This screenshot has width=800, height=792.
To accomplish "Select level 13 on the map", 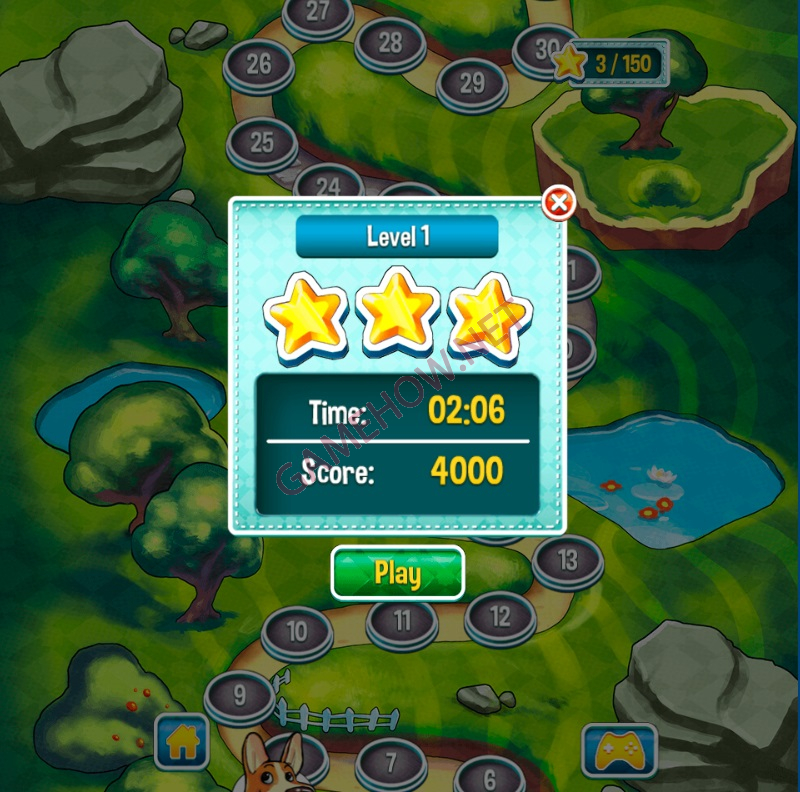I will (x=567, y=560).
